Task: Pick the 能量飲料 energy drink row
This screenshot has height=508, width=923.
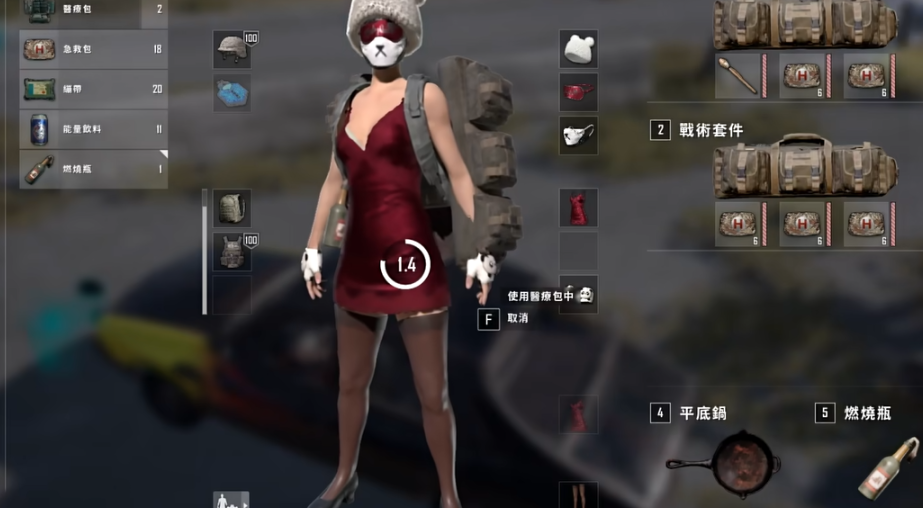Action: point(93,129)
